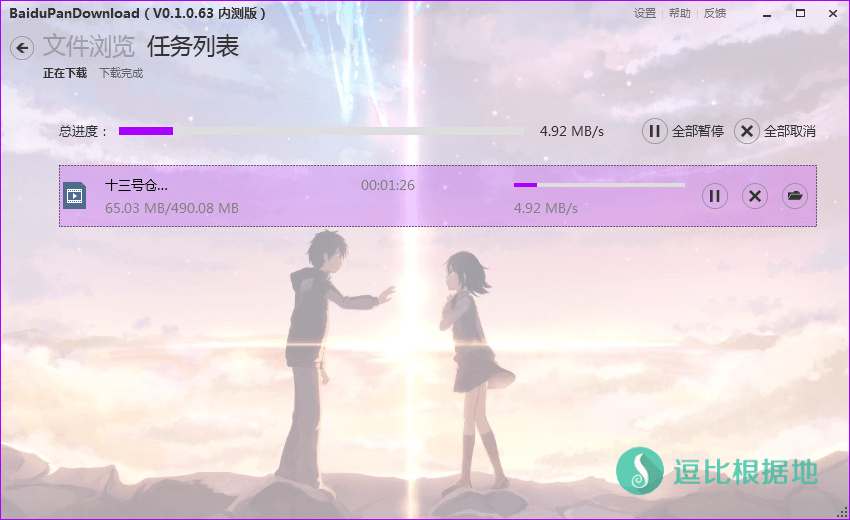Open the download's folder icon
Screen dimensions: 850x520
pos(795,196)
